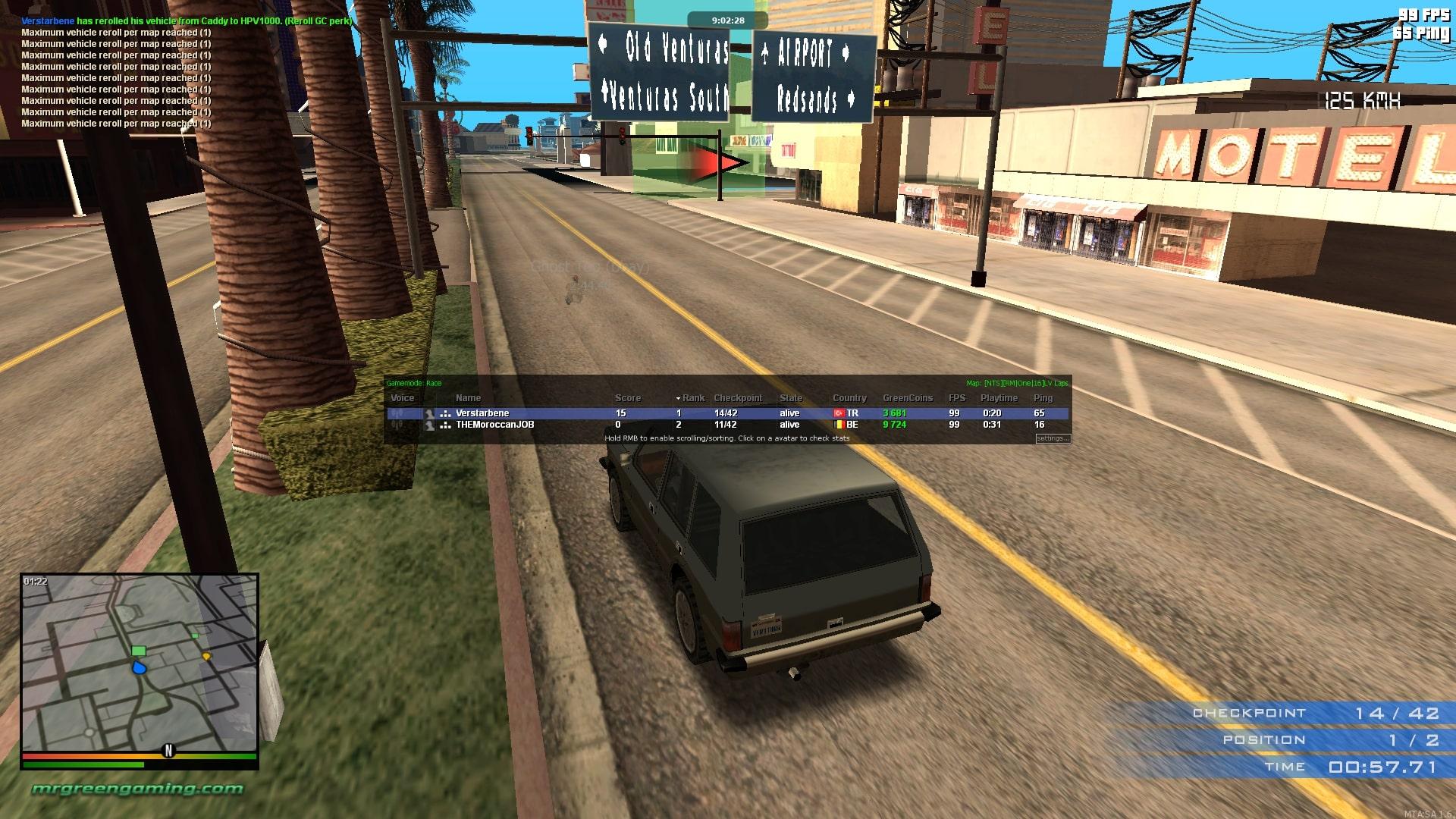Sort scoreboard by the Country column

[x=849, y=398]
